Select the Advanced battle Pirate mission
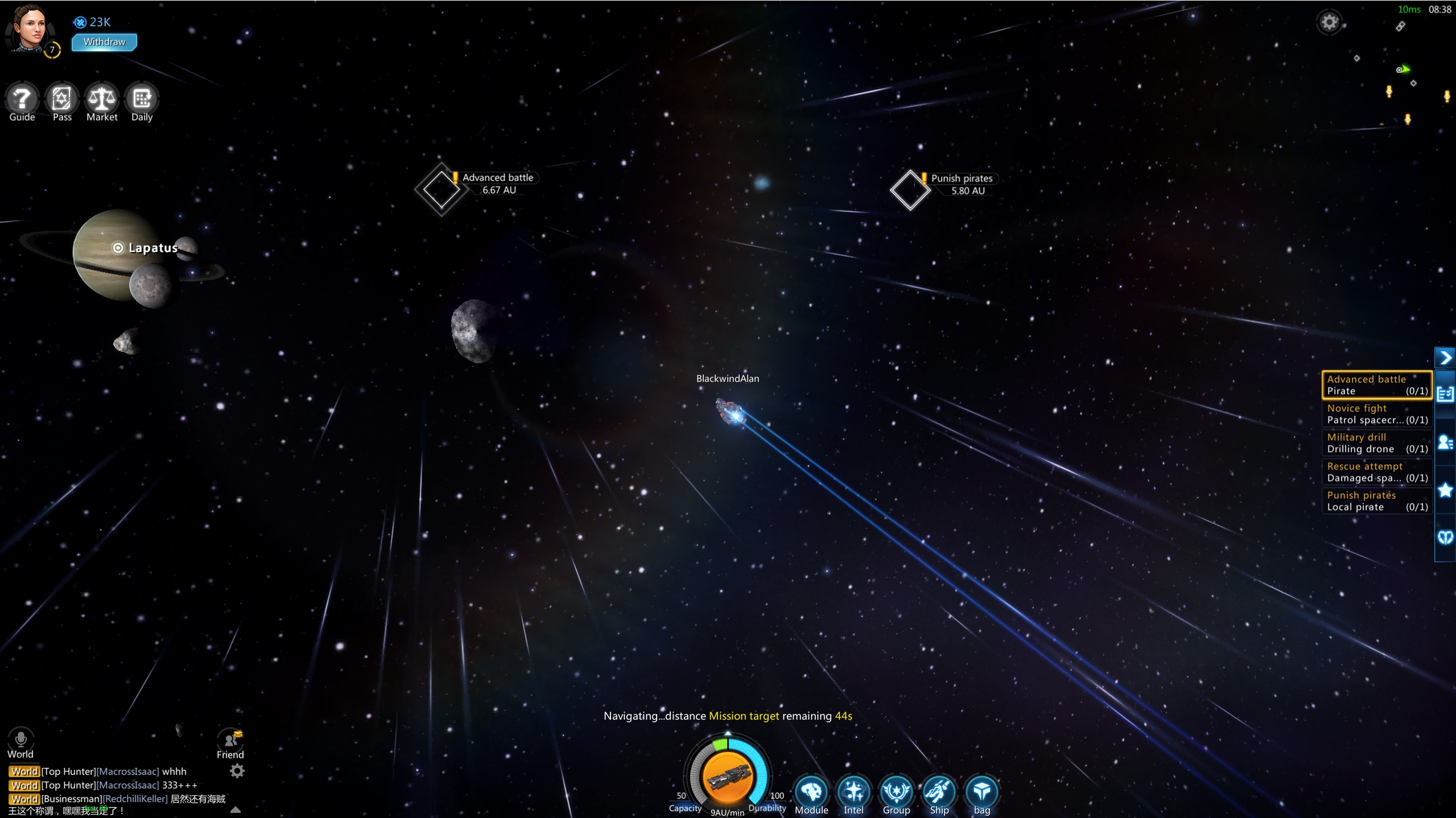The image size is (1456, 818). pos(1376,385)
